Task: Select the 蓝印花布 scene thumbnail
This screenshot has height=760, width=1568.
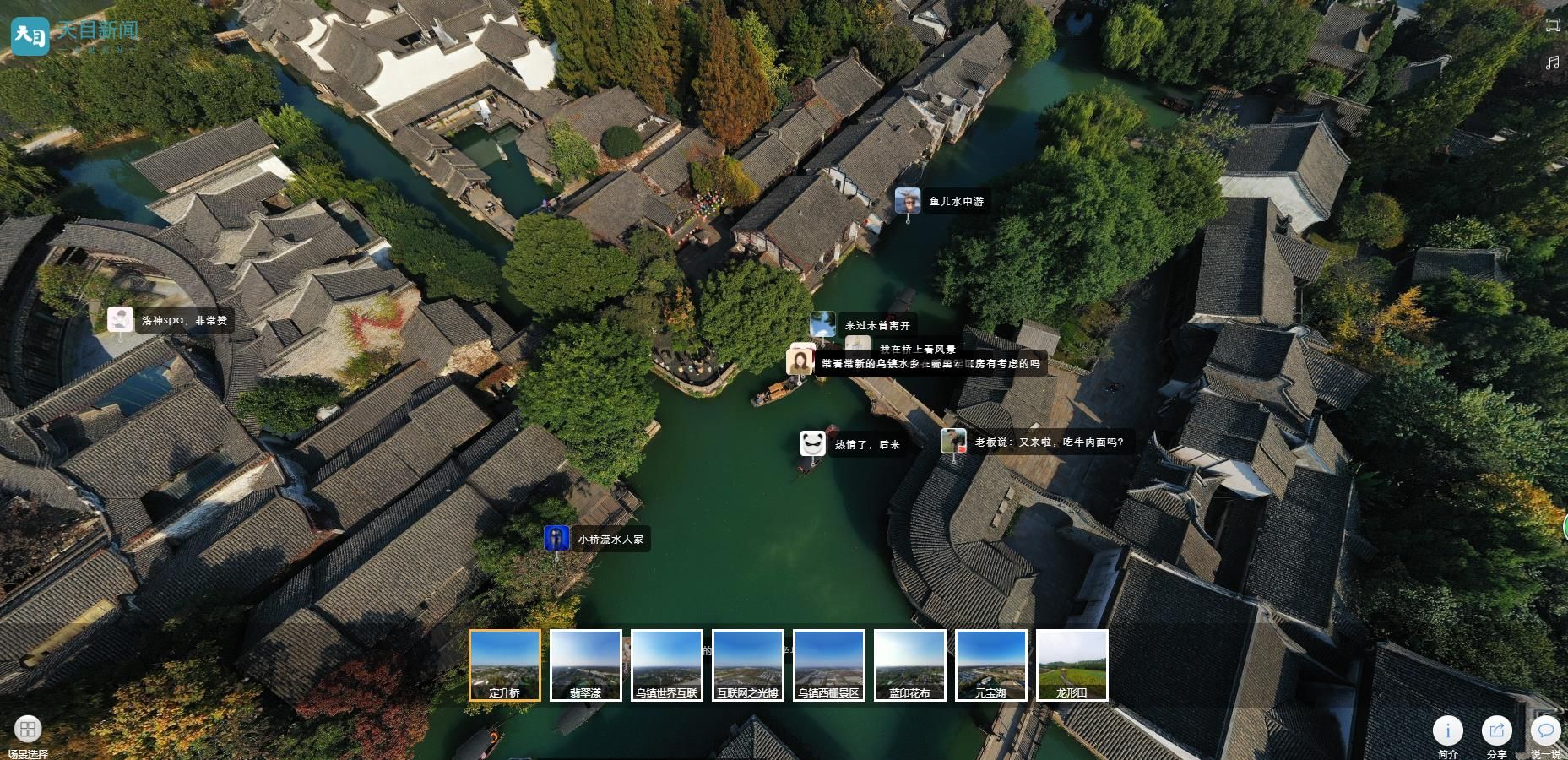Action: coord(910,665)
